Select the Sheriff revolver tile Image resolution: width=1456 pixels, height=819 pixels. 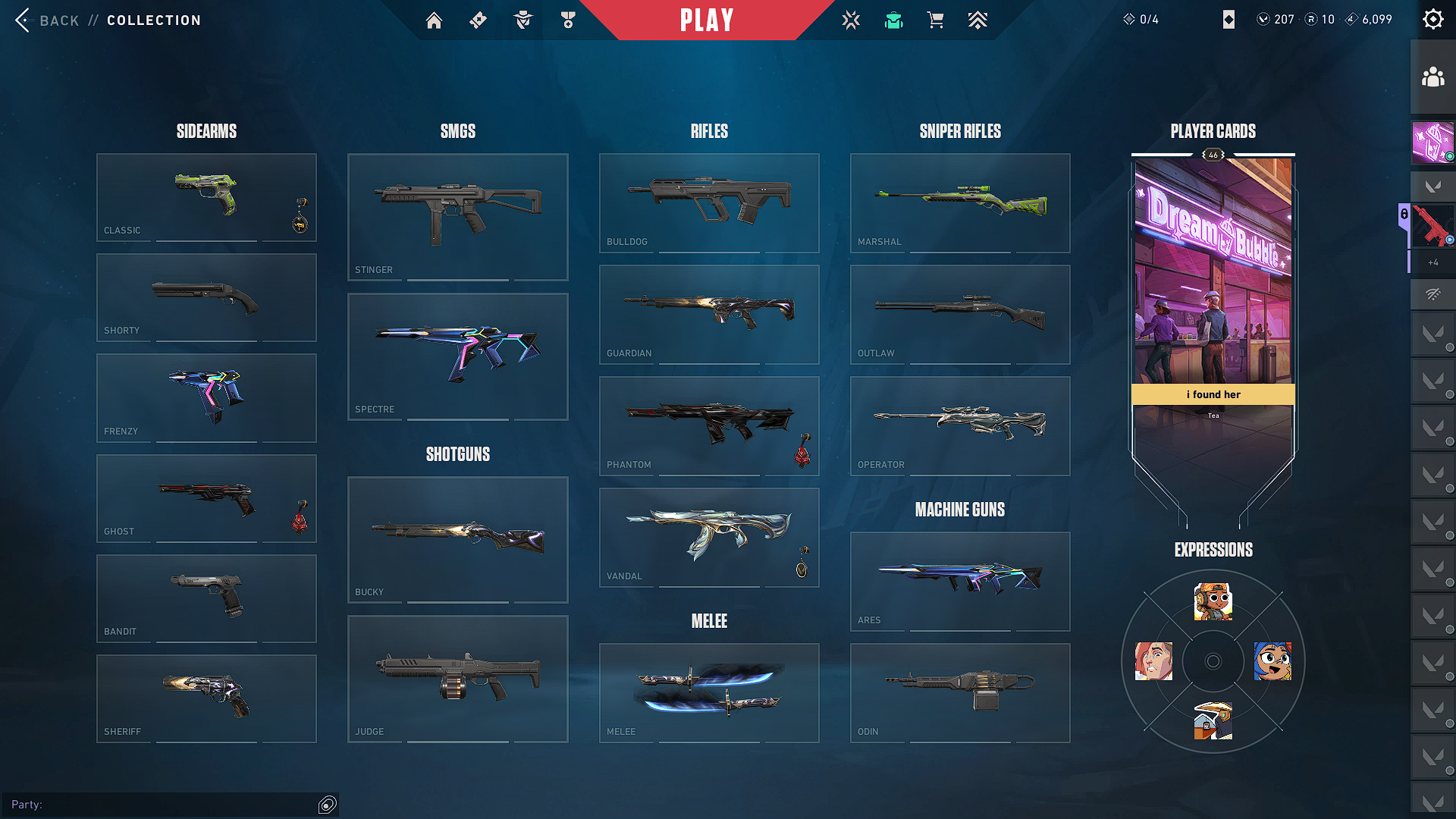pyautogui.click(x=206, y=698)
